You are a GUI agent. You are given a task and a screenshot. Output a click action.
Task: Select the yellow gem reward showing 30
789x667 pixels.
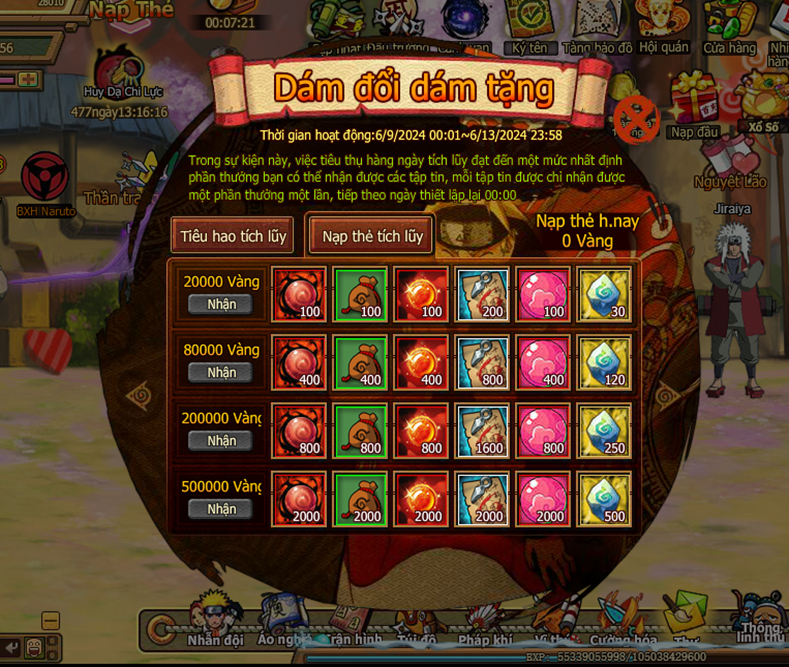(x=605, y=294)
